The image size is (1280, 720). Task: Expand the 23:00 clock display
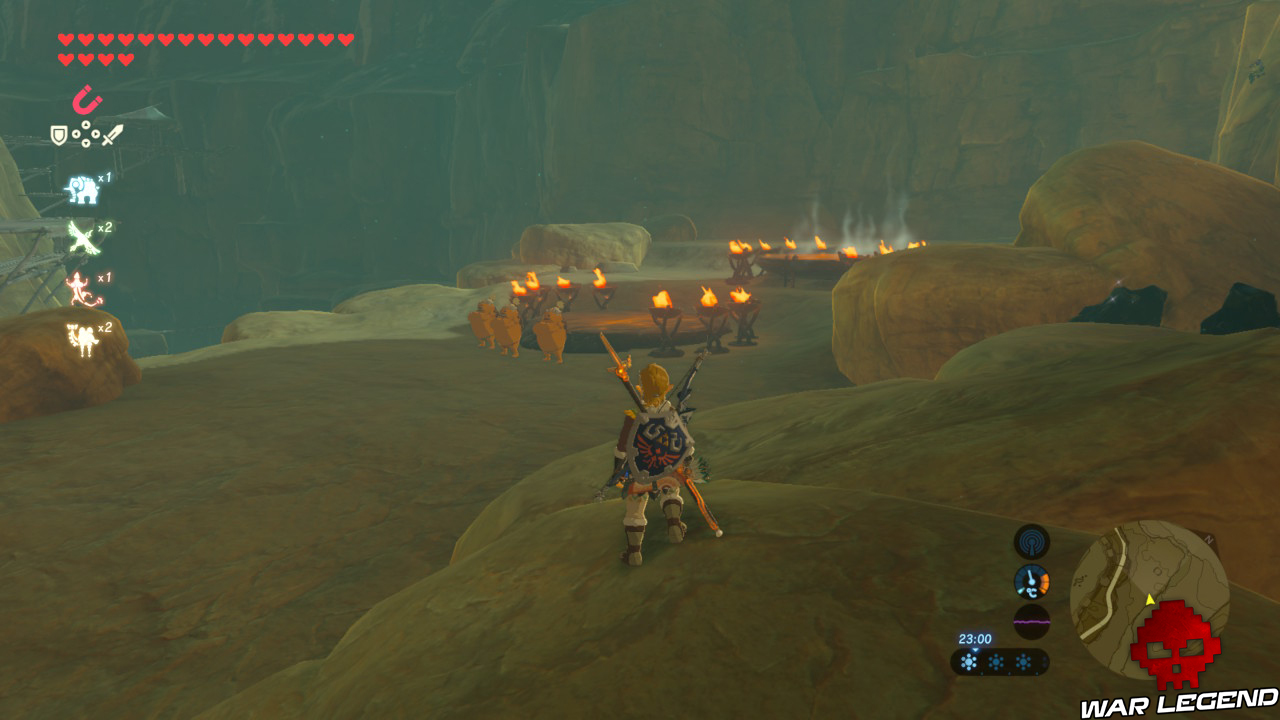(x=976, y=638)
